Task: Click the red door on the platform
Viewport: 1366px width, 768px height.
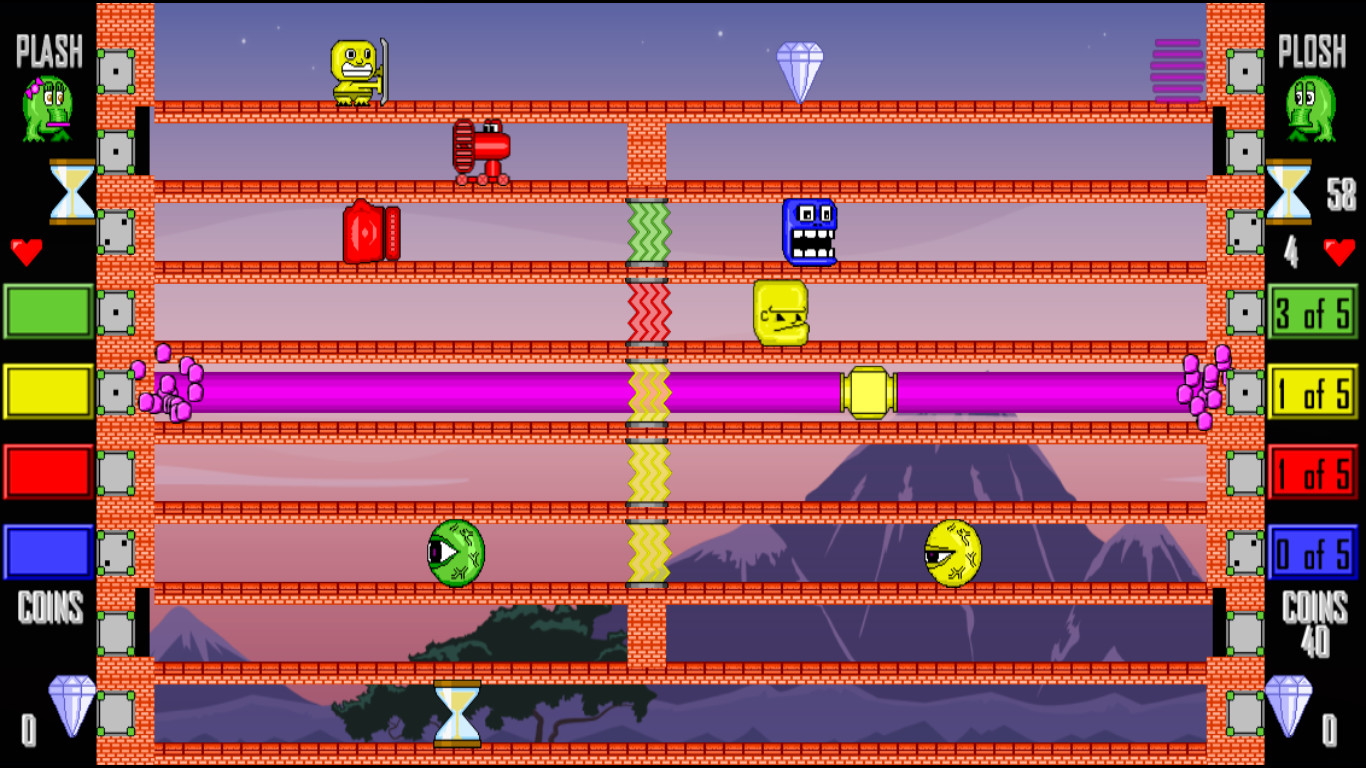Action: tap(372, 232)
